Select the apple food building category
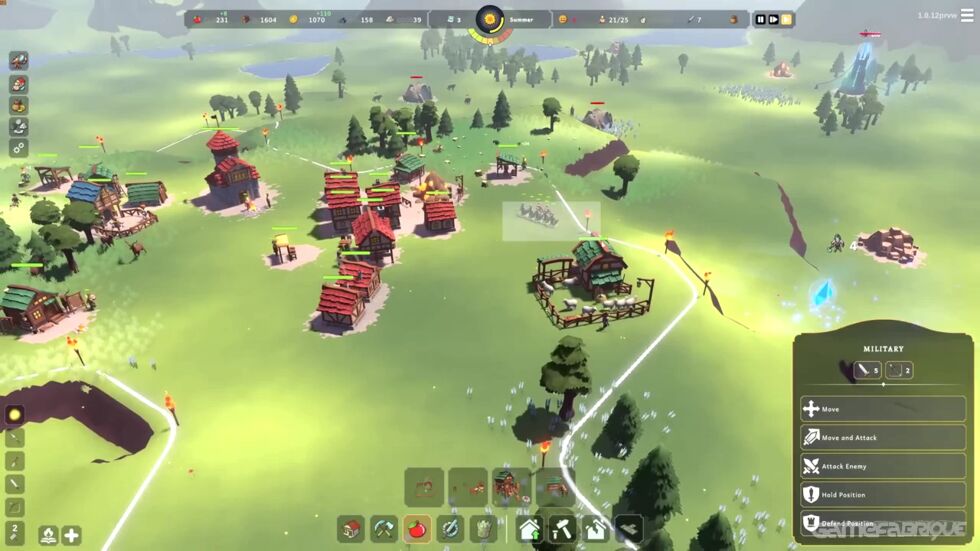 (418, 528)
